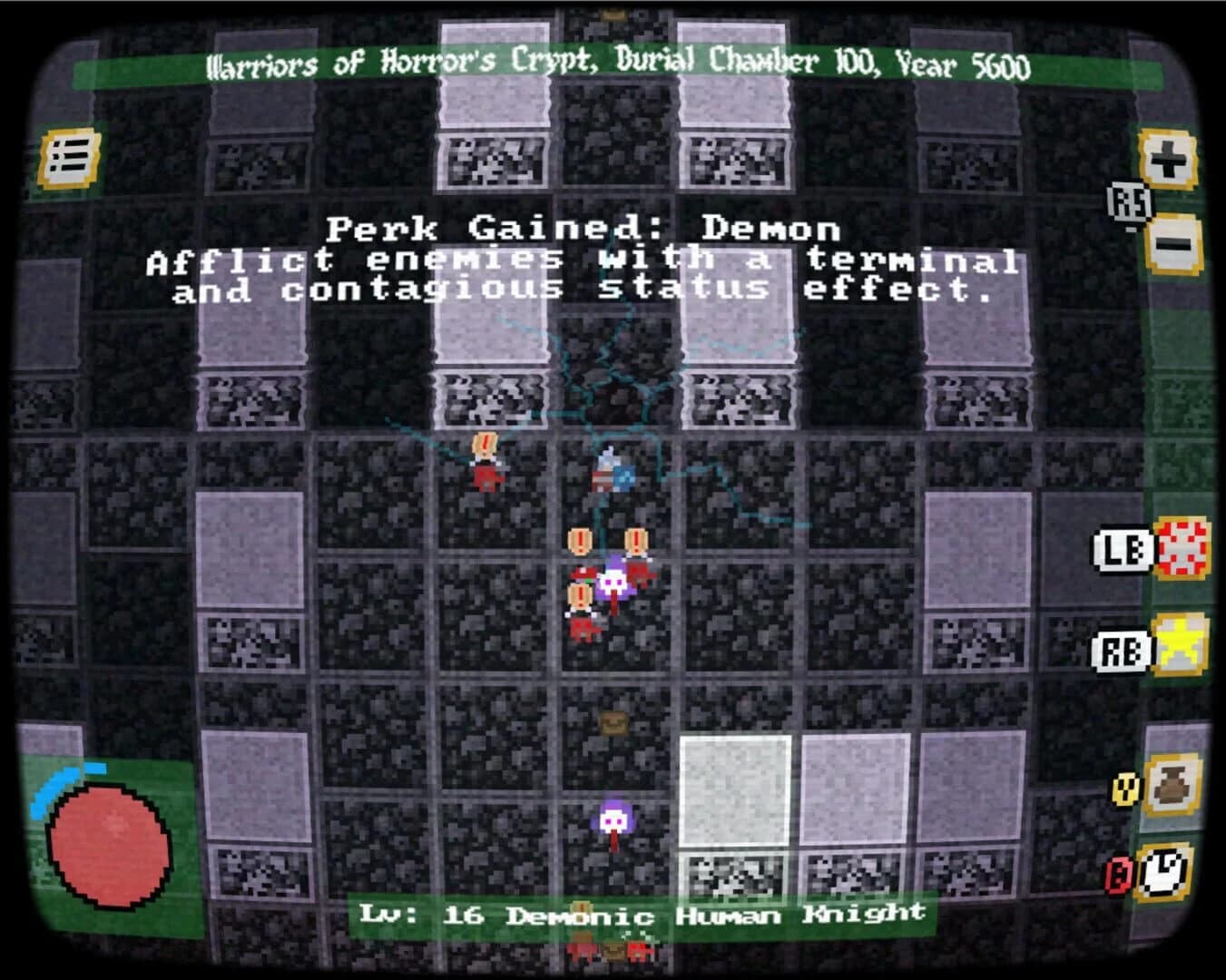The width and height of the screenshot is (1226, 980).
Task: Click an exclamation alert marker above enemies
Action: click(x=577, y=540)
